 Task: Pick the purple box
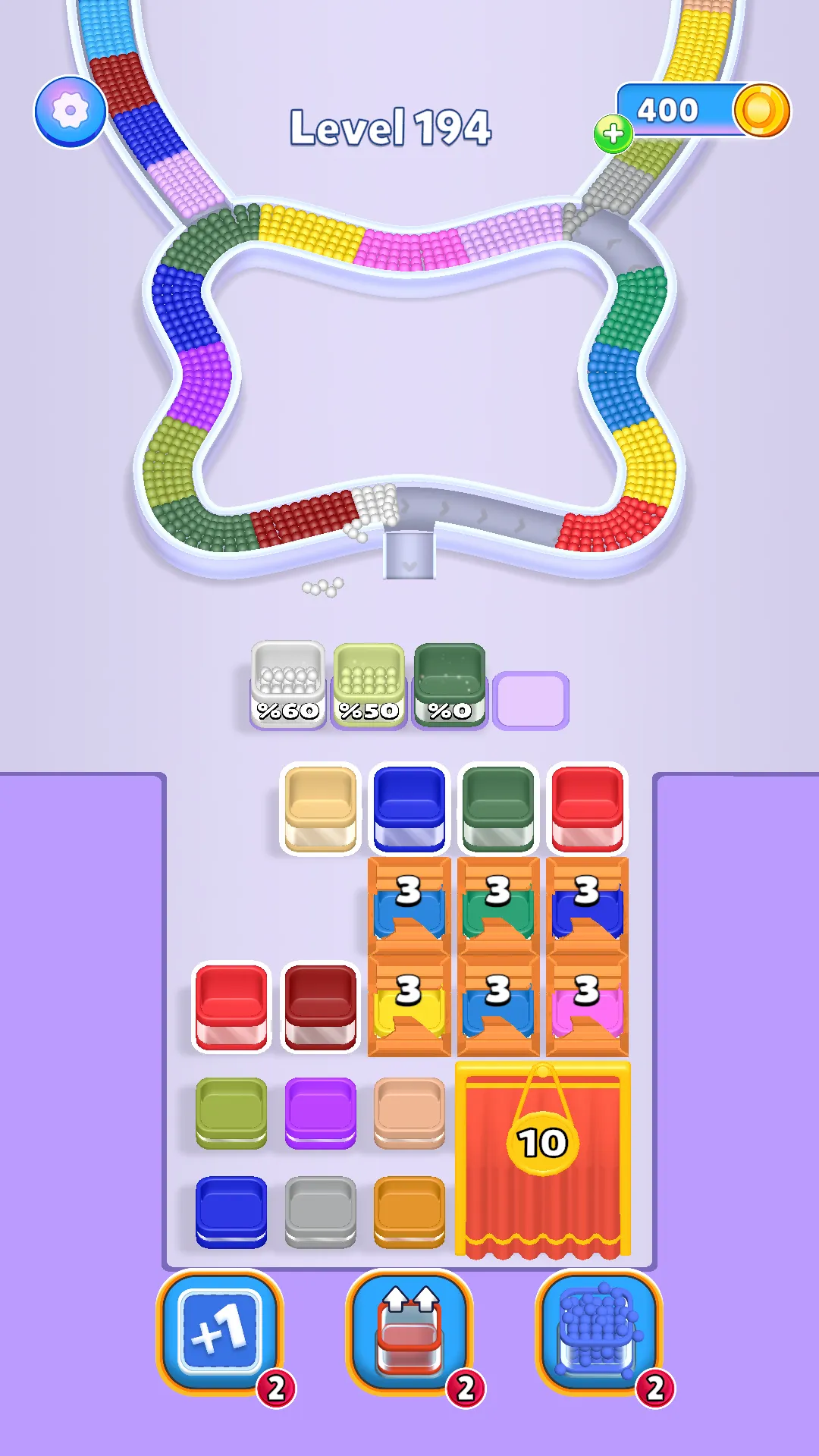[x=320, y=1112]
